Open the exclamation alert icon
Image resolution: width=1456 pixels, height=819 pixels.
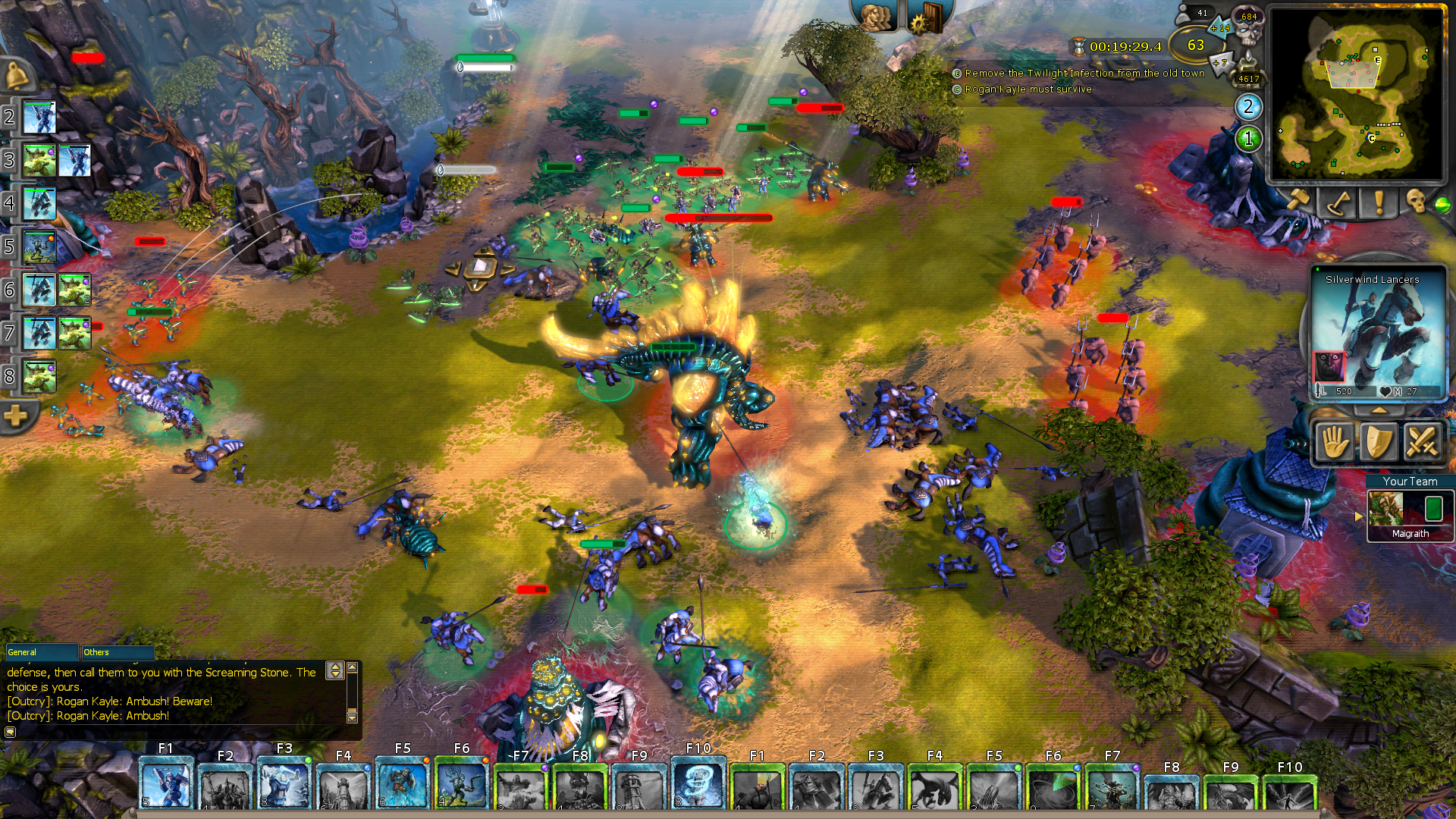[x=1379, y=202]
